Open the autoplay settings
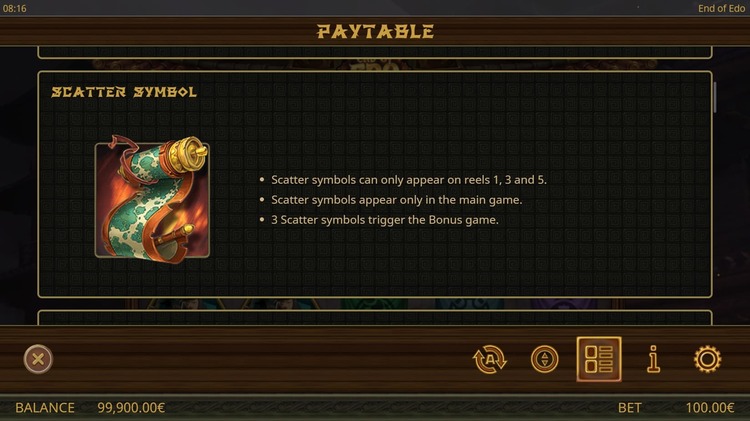 point(490,359)
